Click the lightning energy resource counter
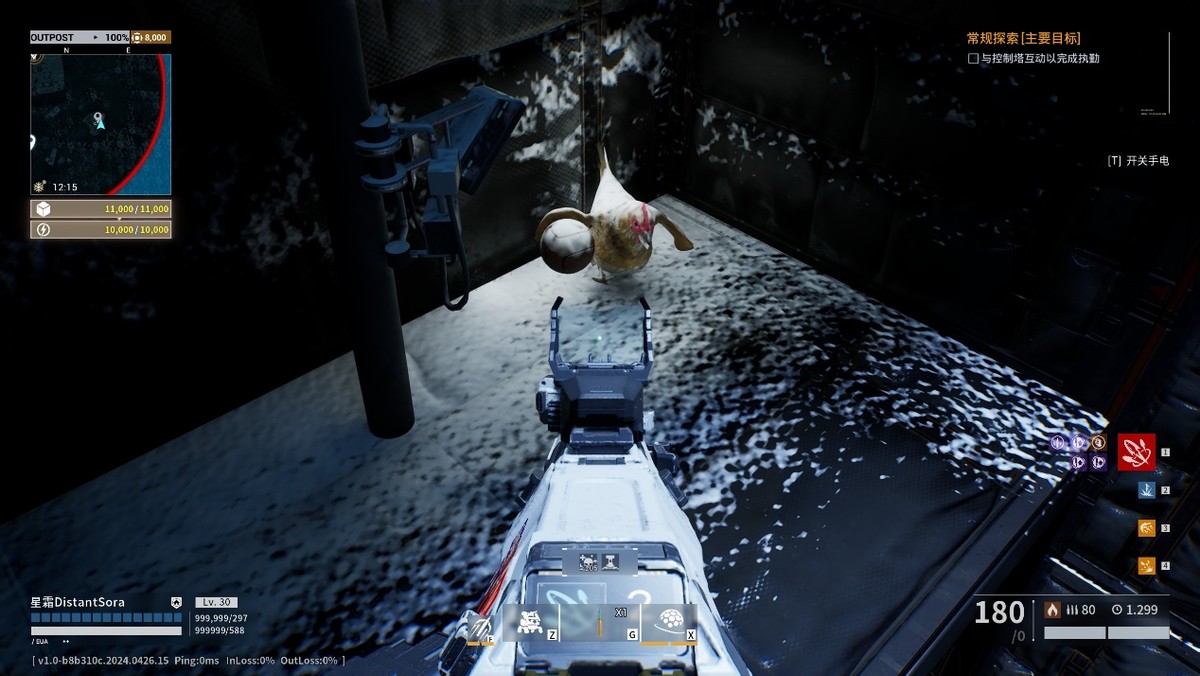The height and width of the screenshot is (676, 1200). (x=100, y=229)
